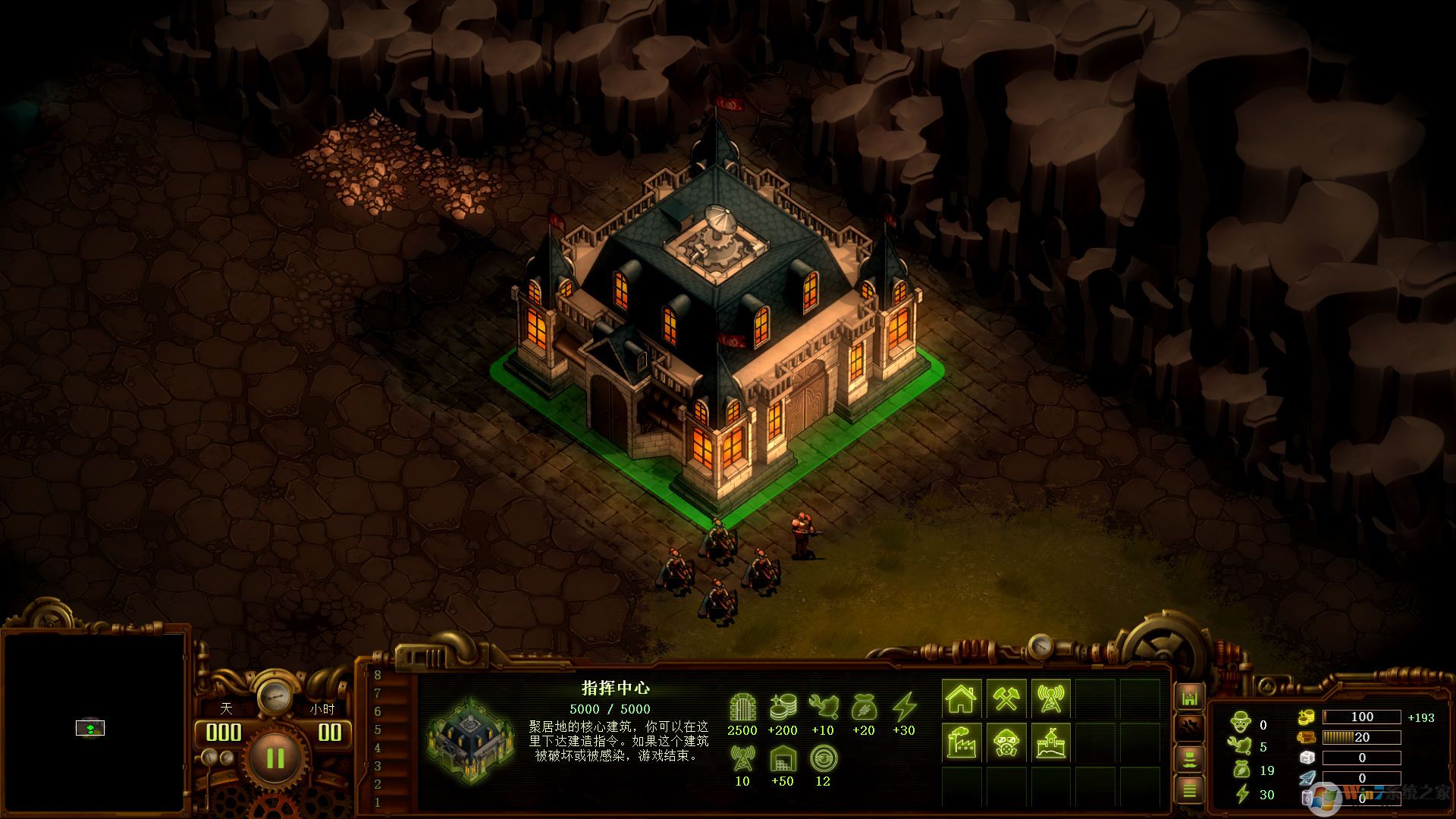Select control group 8
Image resolution: width=1456 pixels, height=819 pixels.
pyautogui.click(x=378, y=675)
